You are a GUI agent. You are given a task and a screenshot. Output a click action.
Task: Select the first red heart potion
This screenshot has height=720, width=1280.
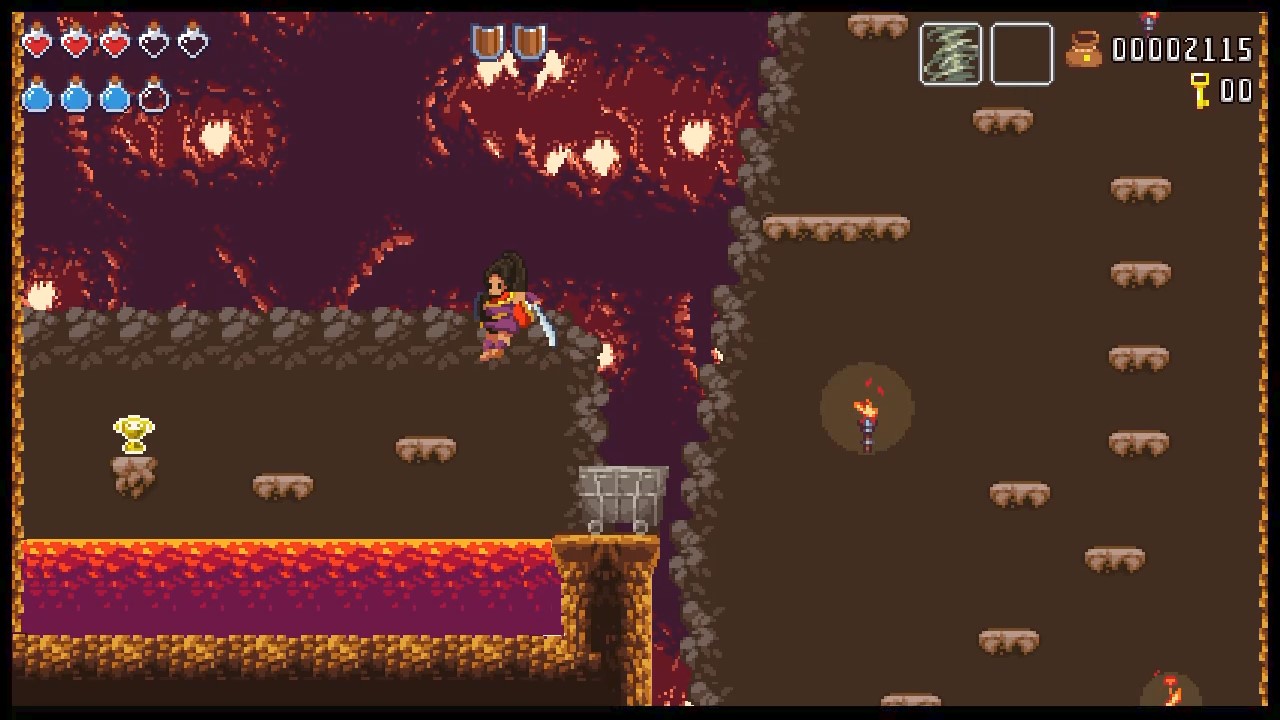coord(40,43)
